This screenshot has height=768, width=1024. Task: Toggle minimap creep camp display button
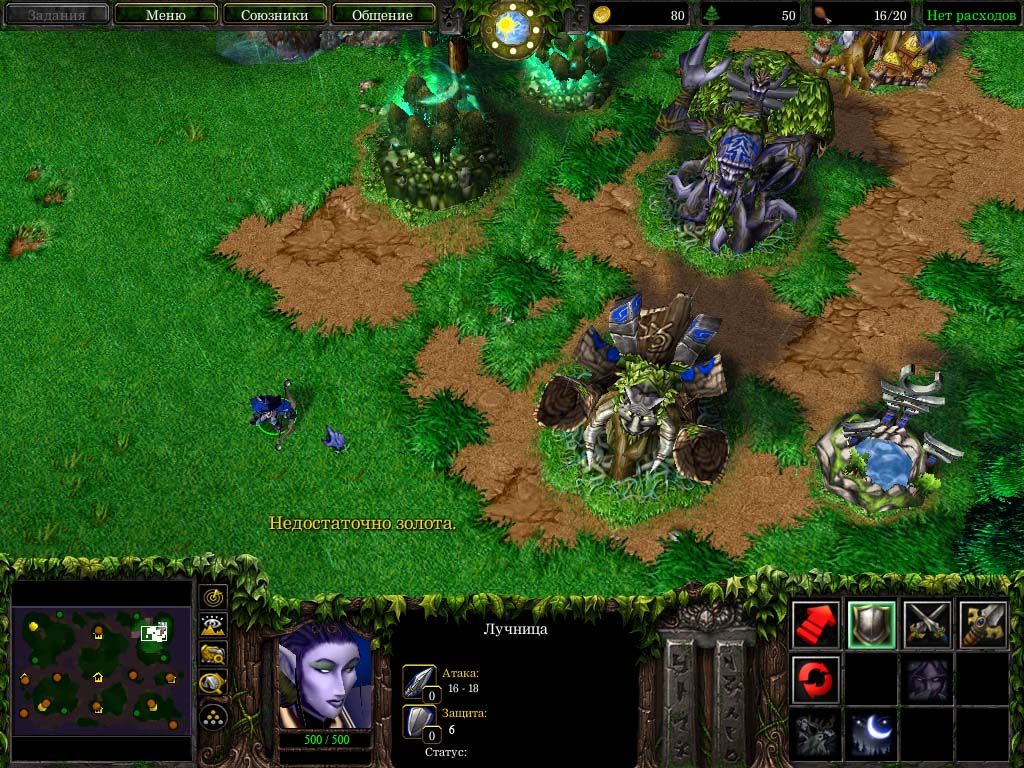click(x=213, y=685)
